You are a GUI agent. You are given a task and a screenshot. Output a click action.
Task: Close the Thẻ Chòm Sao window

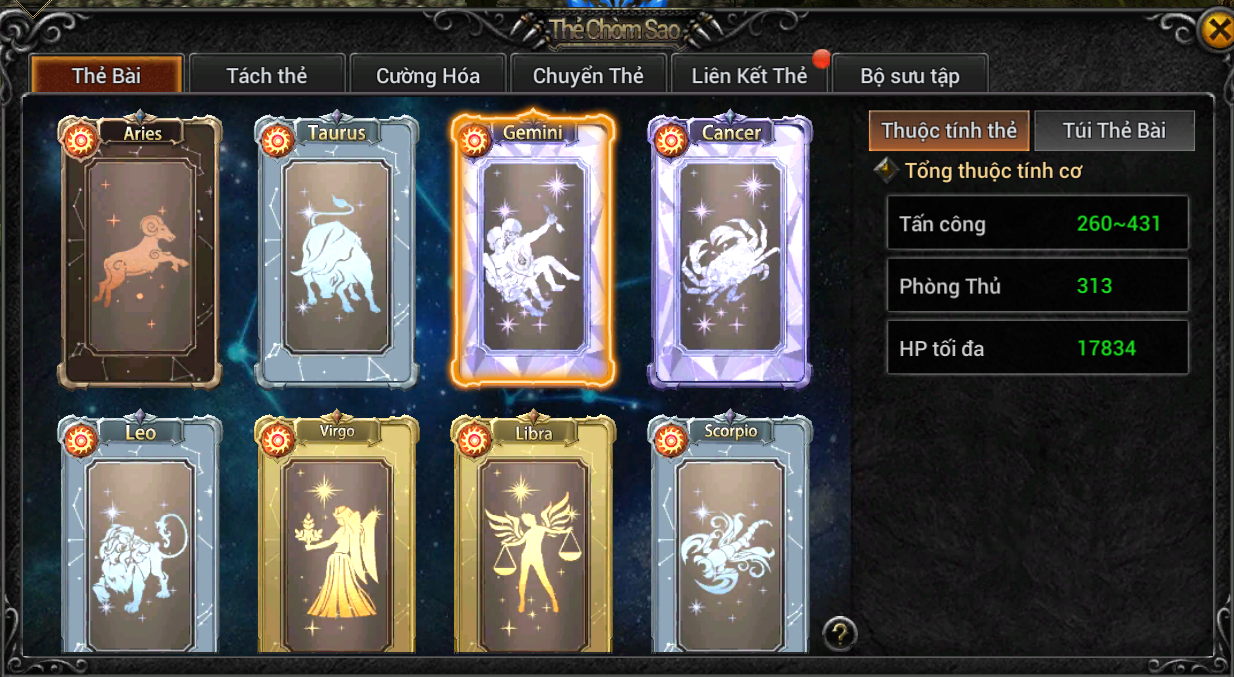coord(1217,31)
